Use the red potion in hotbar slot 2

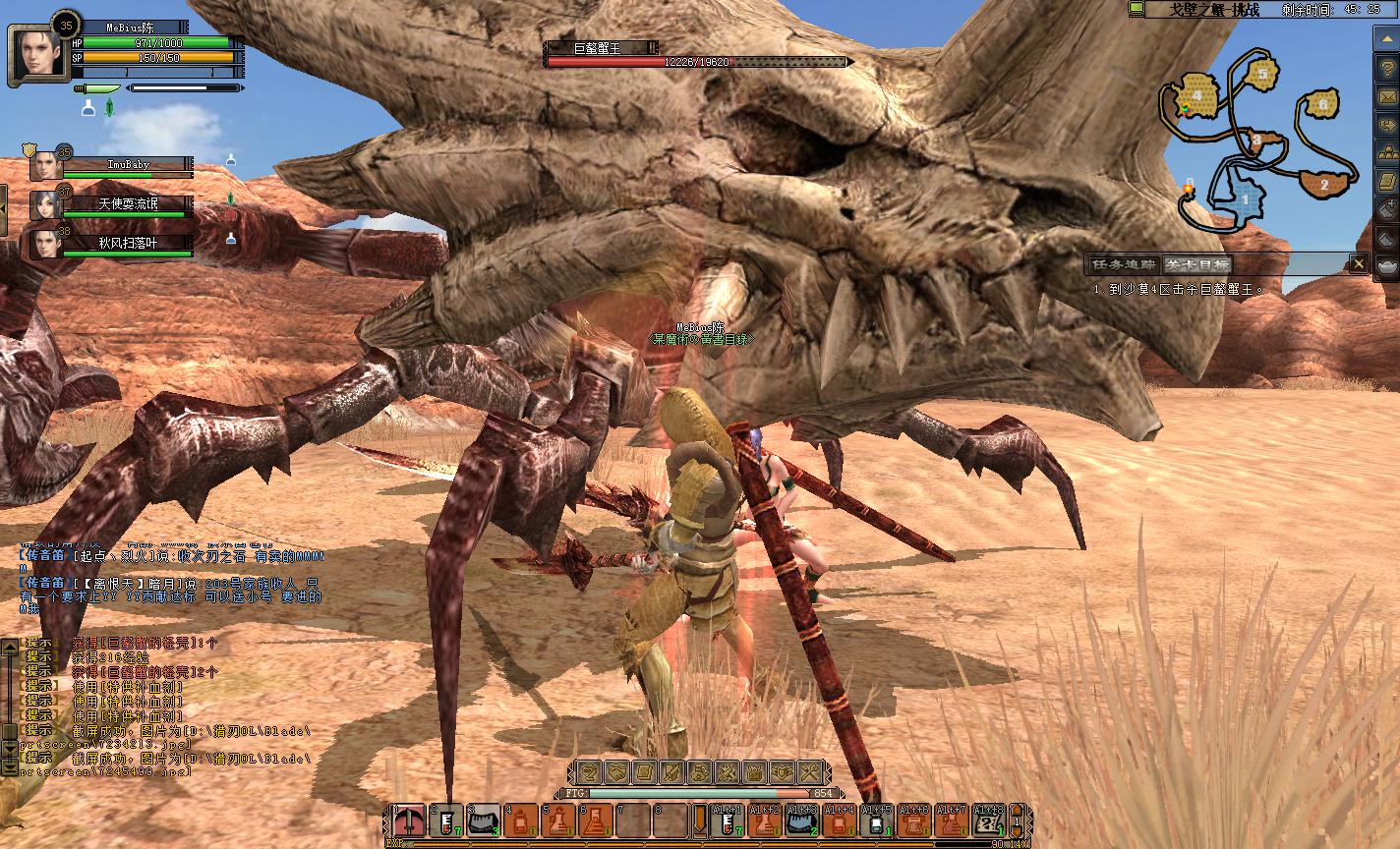[446, 821]
